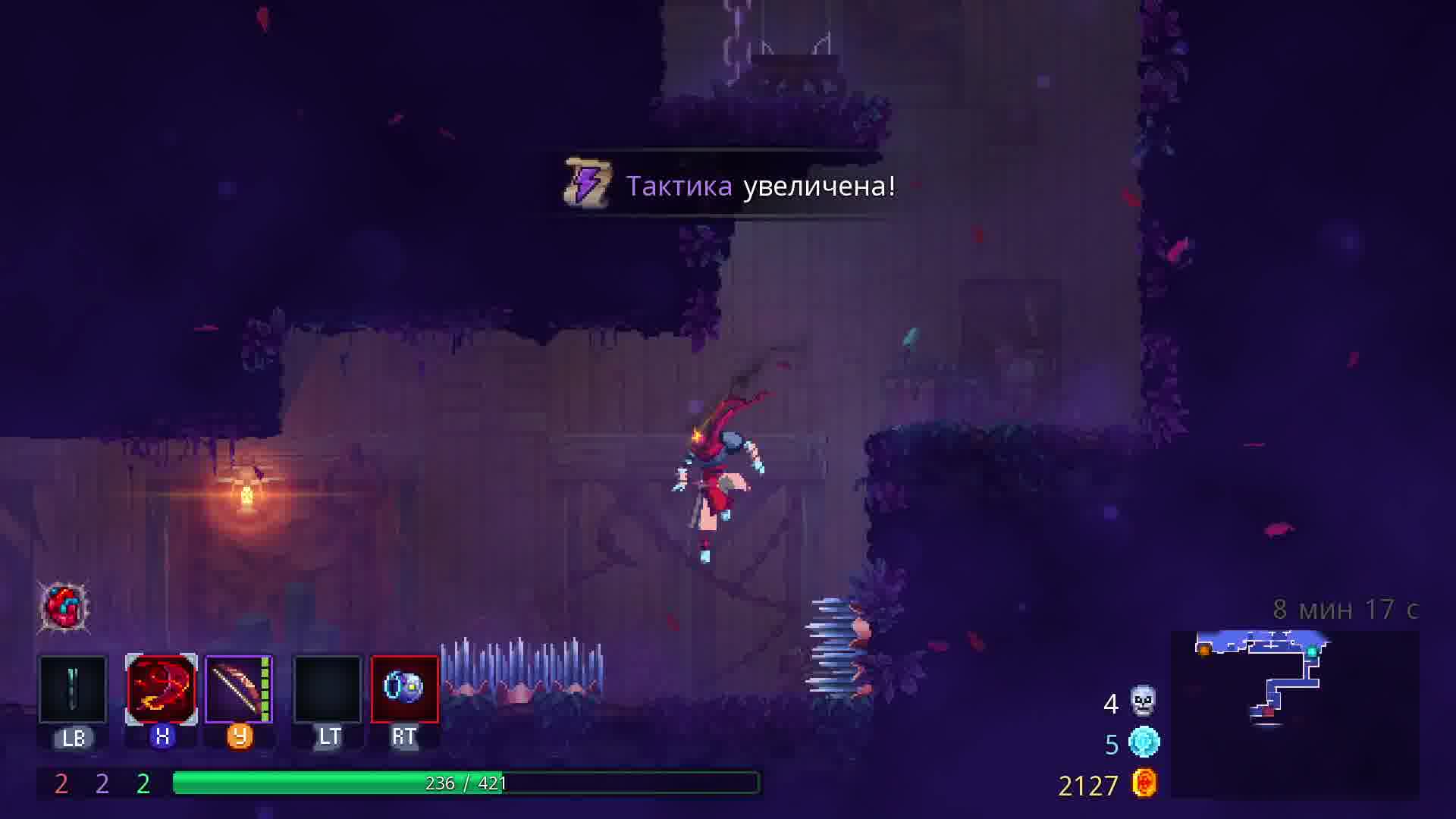Viewport: 1456px width, 819px height.
Task: Inspect the red heart mutation icon
Action: (x=64, y=607)
